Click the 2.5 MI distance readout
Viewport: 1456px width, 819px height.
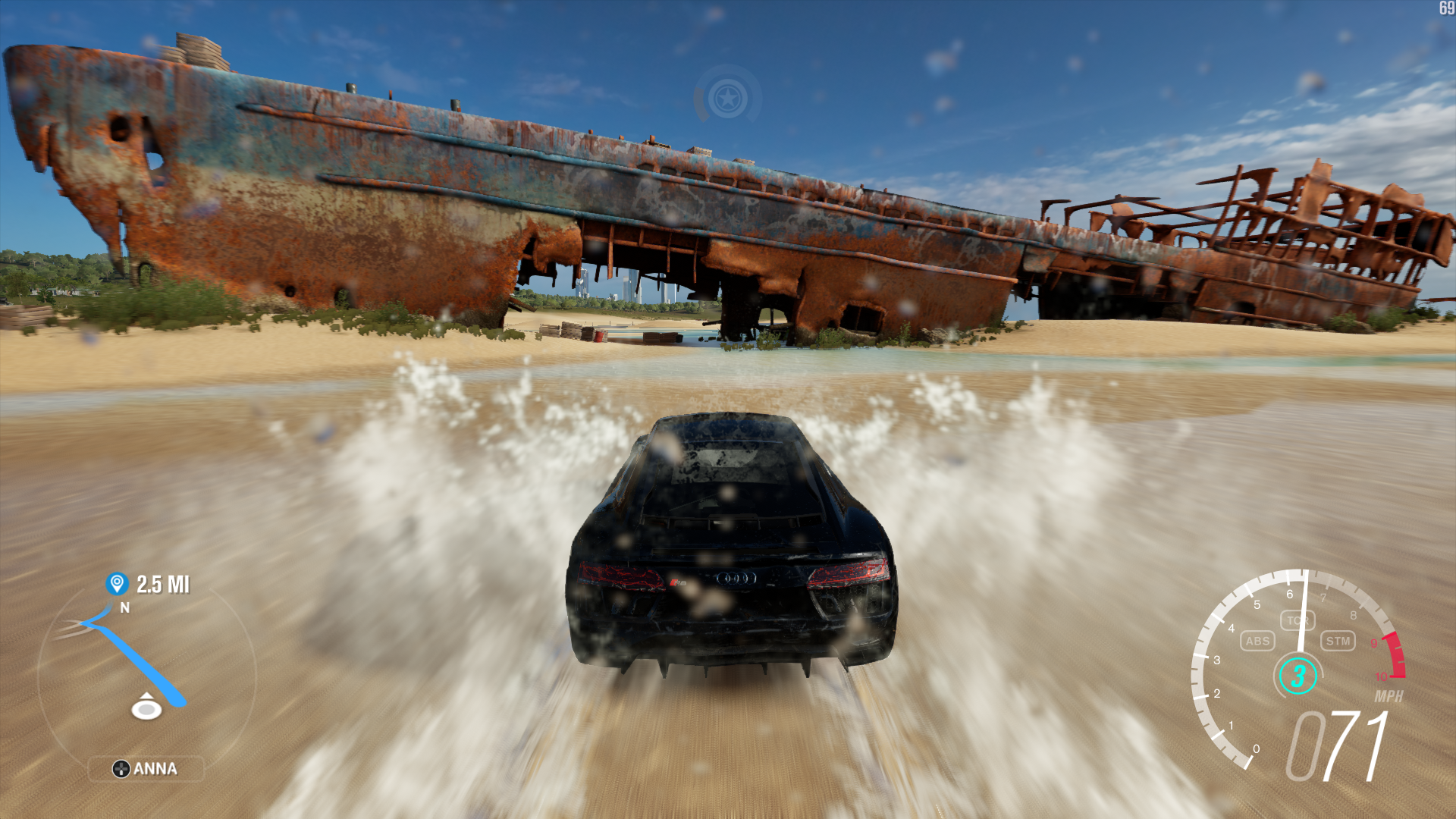164,585
